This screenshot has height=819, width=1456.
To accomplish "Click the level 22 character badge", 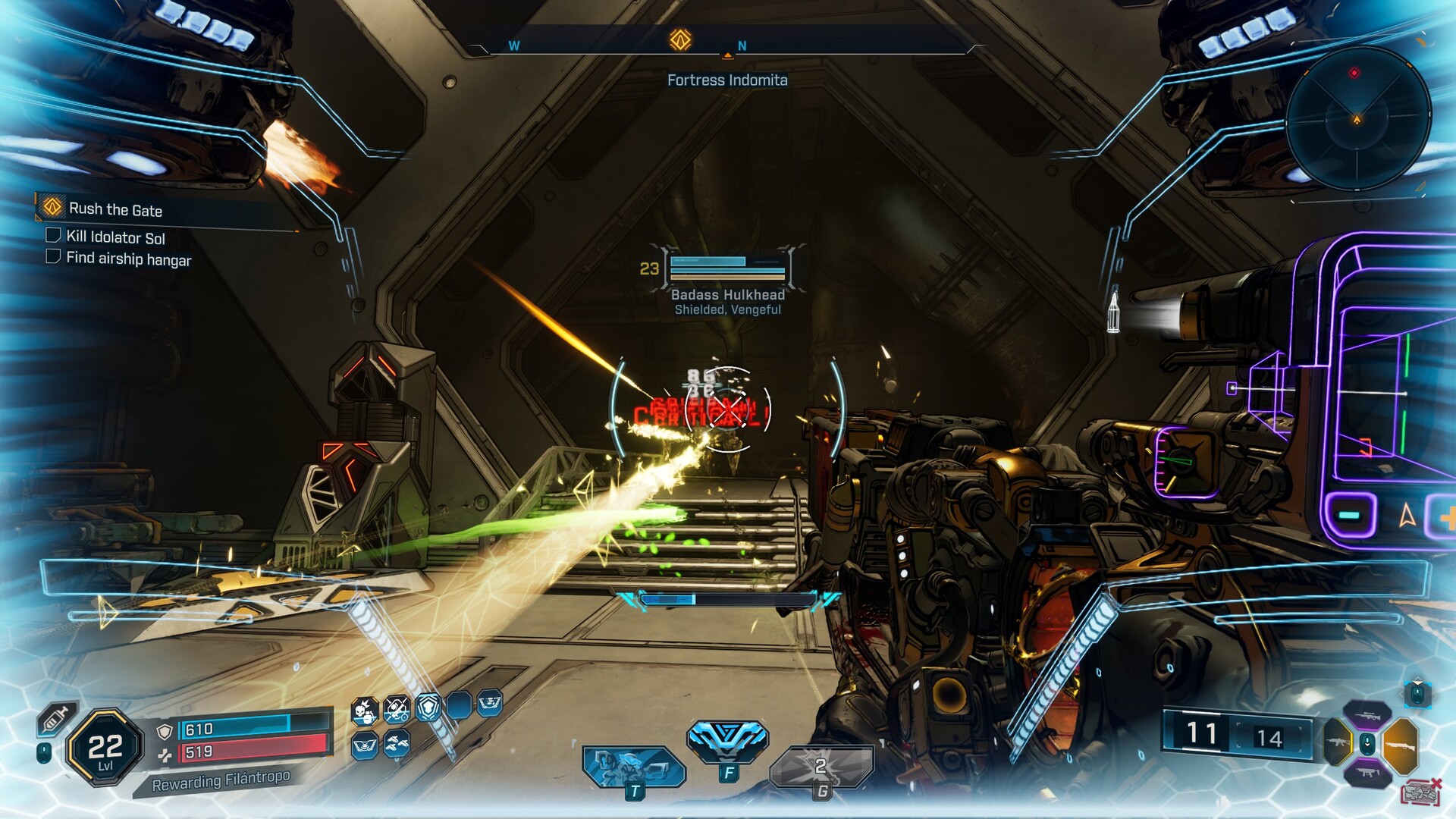I will coord(105,748).
